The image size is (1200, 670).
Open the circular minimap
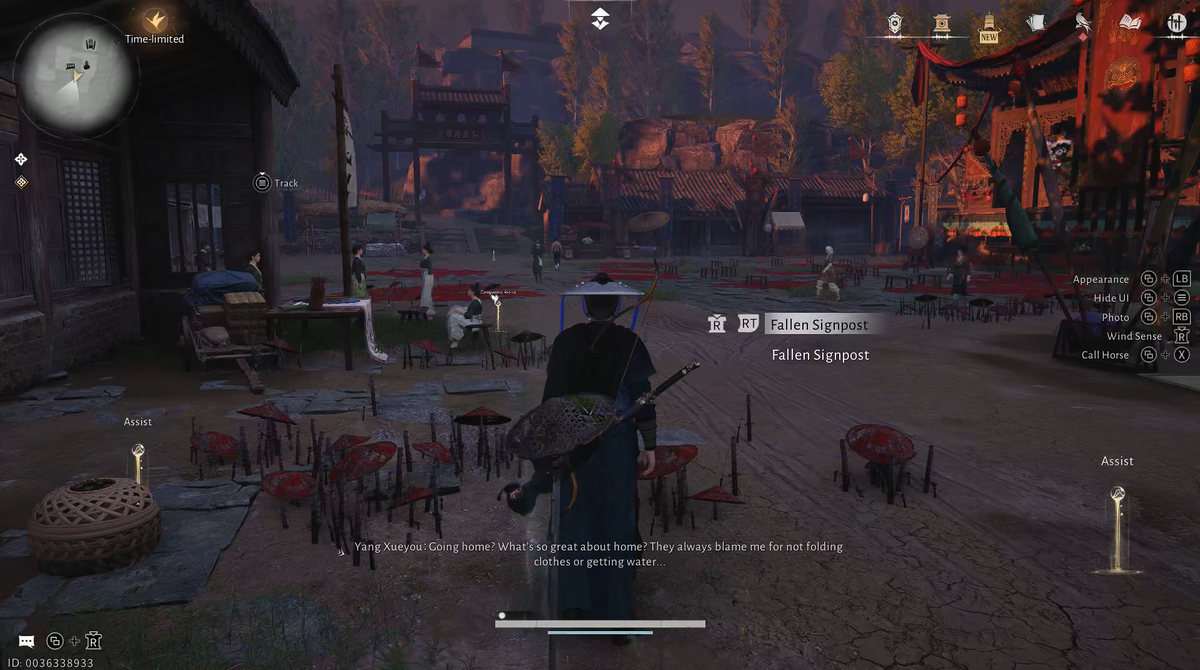click(x=76, y=75)
